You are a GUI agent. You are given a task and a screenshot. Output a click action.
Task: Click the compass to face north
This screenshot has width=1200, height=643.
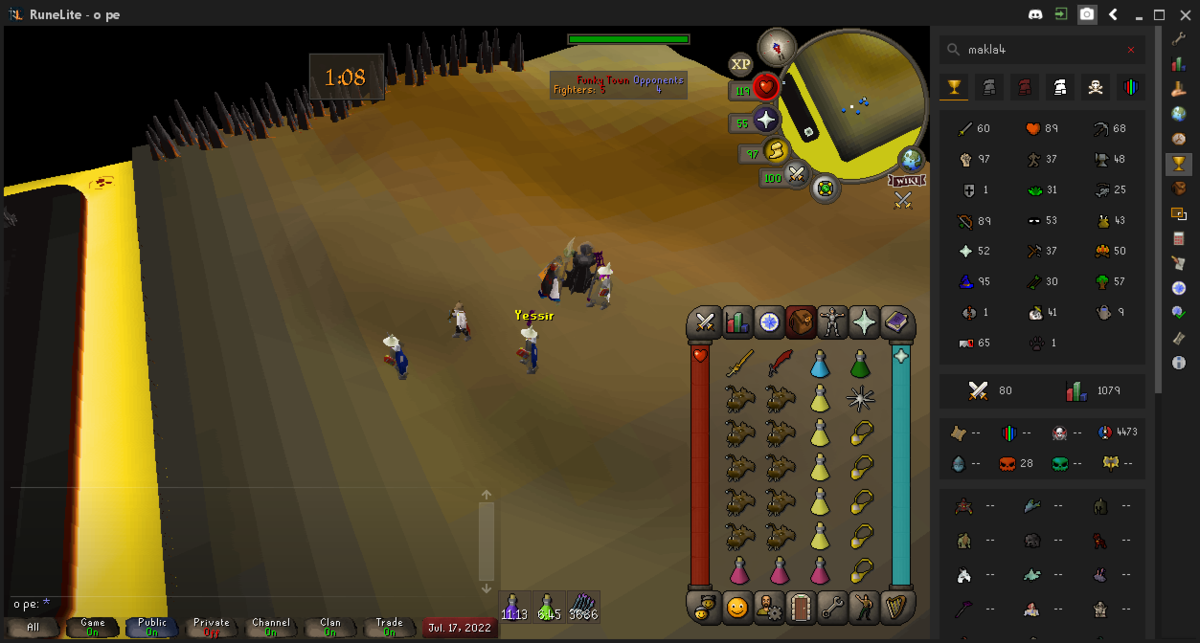(x=776, y=46)
